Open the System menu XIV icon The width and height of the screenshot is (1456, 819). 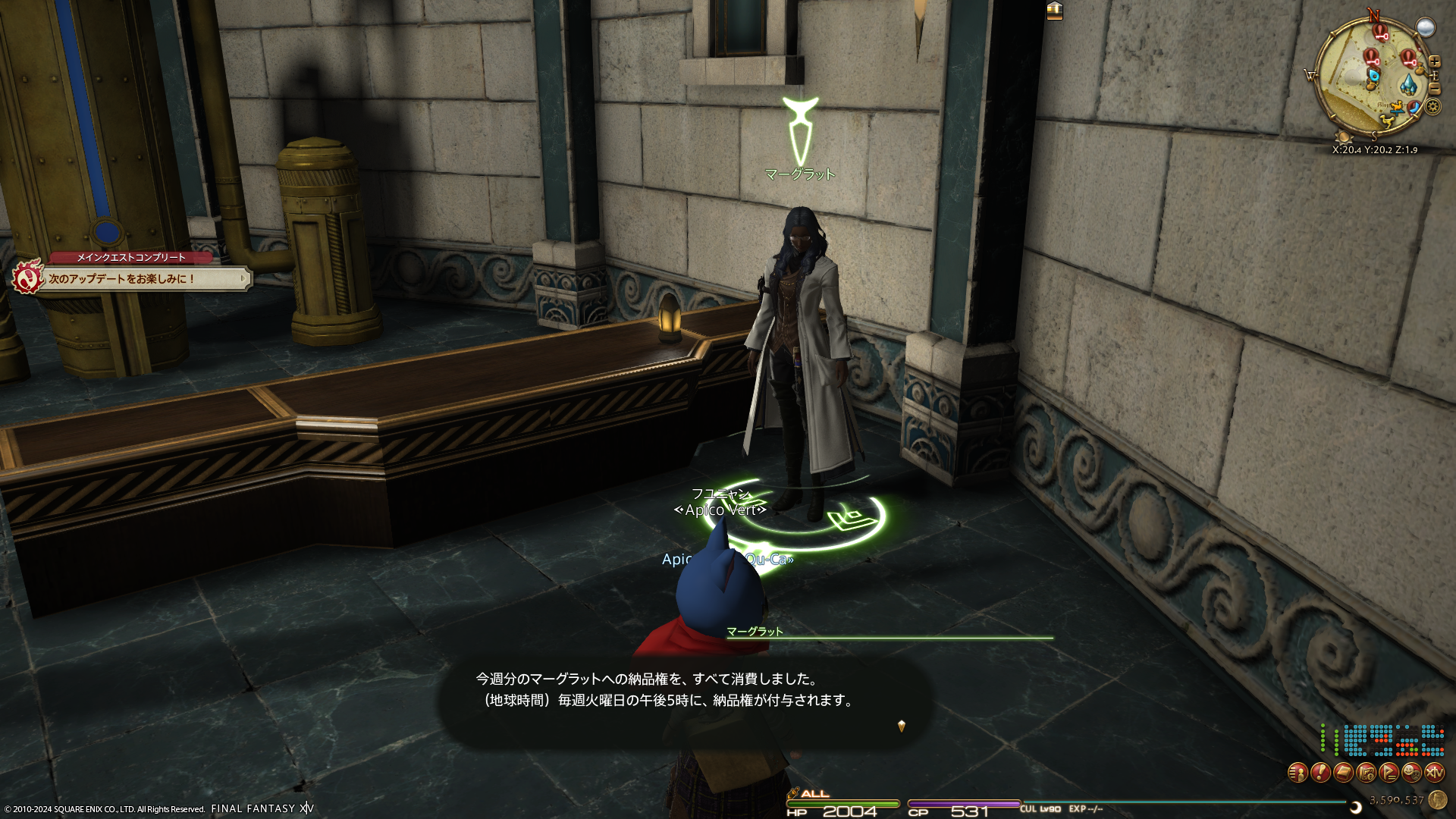coord(1434,773)
